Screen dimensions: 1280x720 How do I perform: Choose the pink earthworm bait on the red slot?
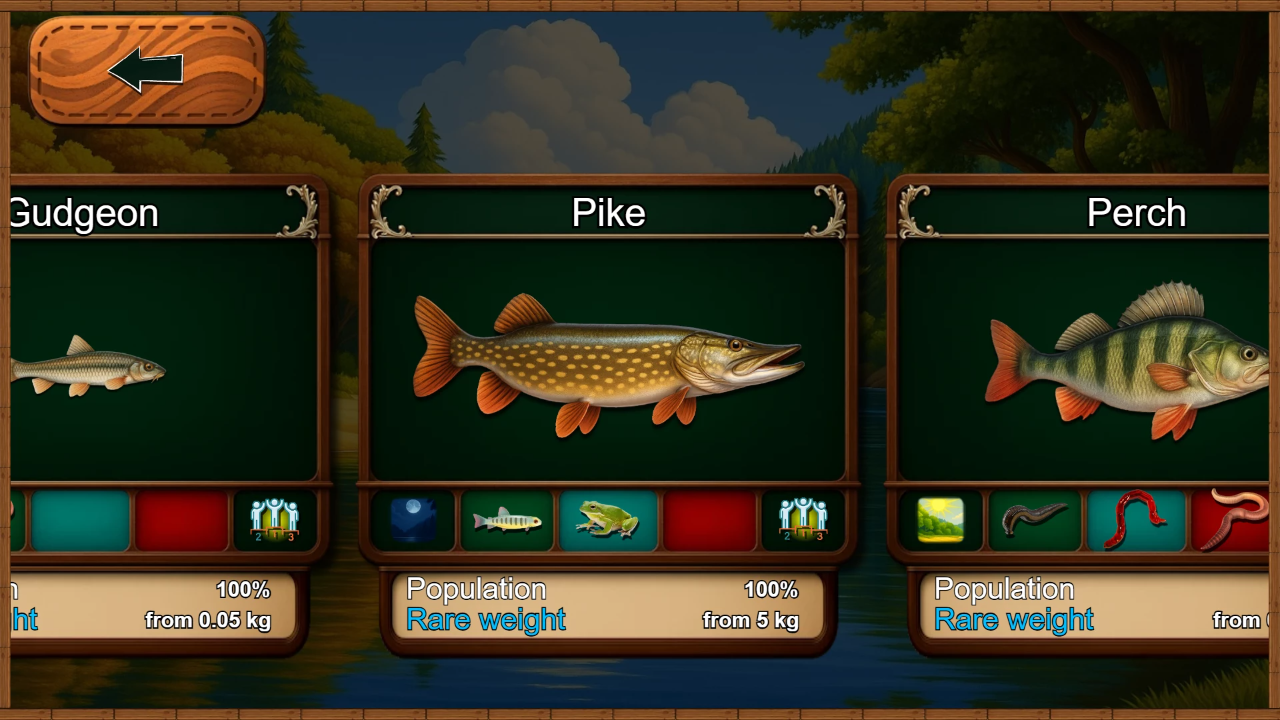(x=1232, y=520)
